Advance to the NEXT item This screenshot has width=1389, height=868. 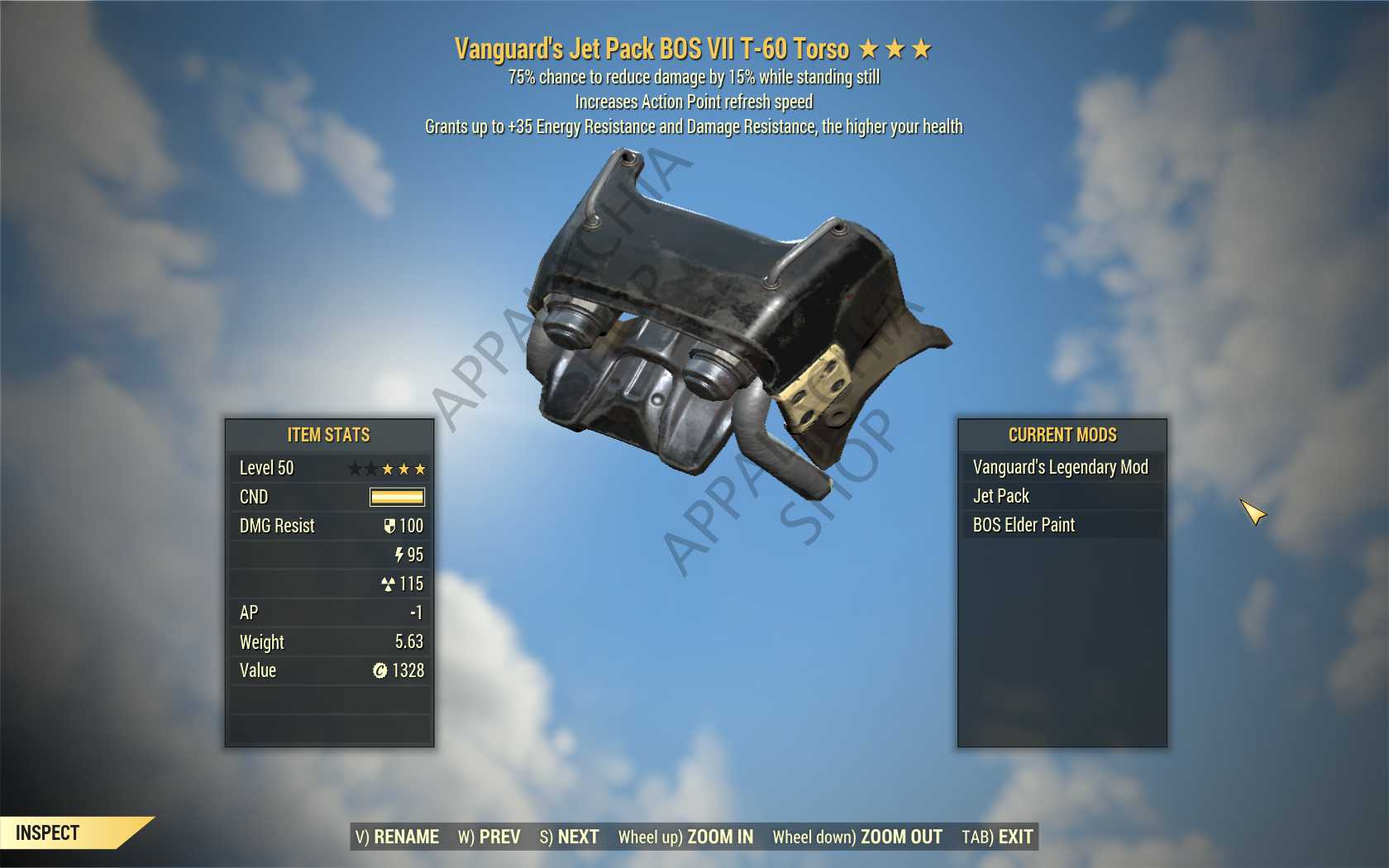tap(570, 837)
